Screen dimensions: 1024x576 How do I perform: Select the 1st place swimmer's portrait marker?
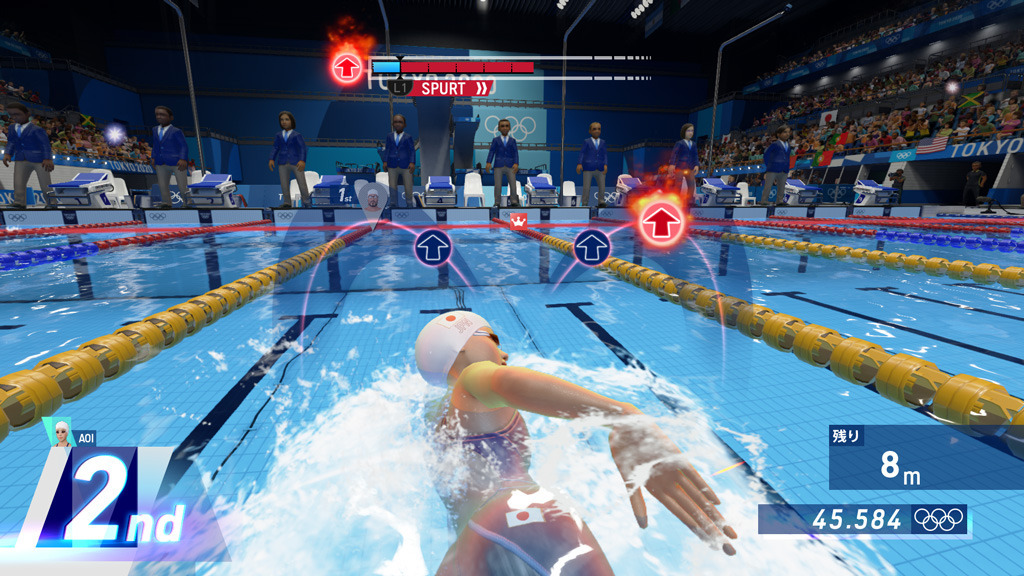[373, 199]
